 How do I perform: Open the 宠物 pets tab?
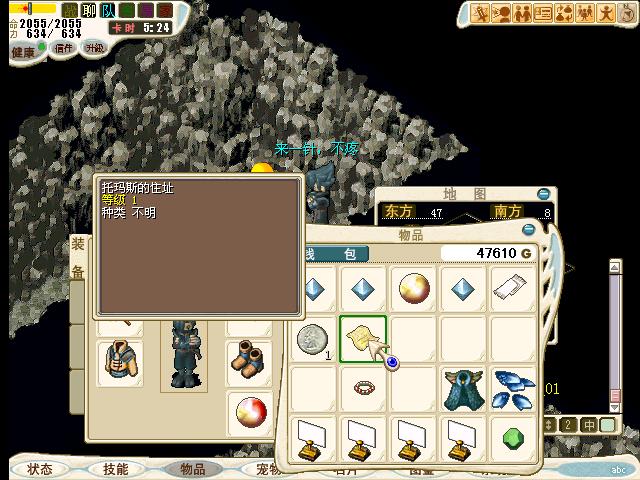[x=266, y=469]
